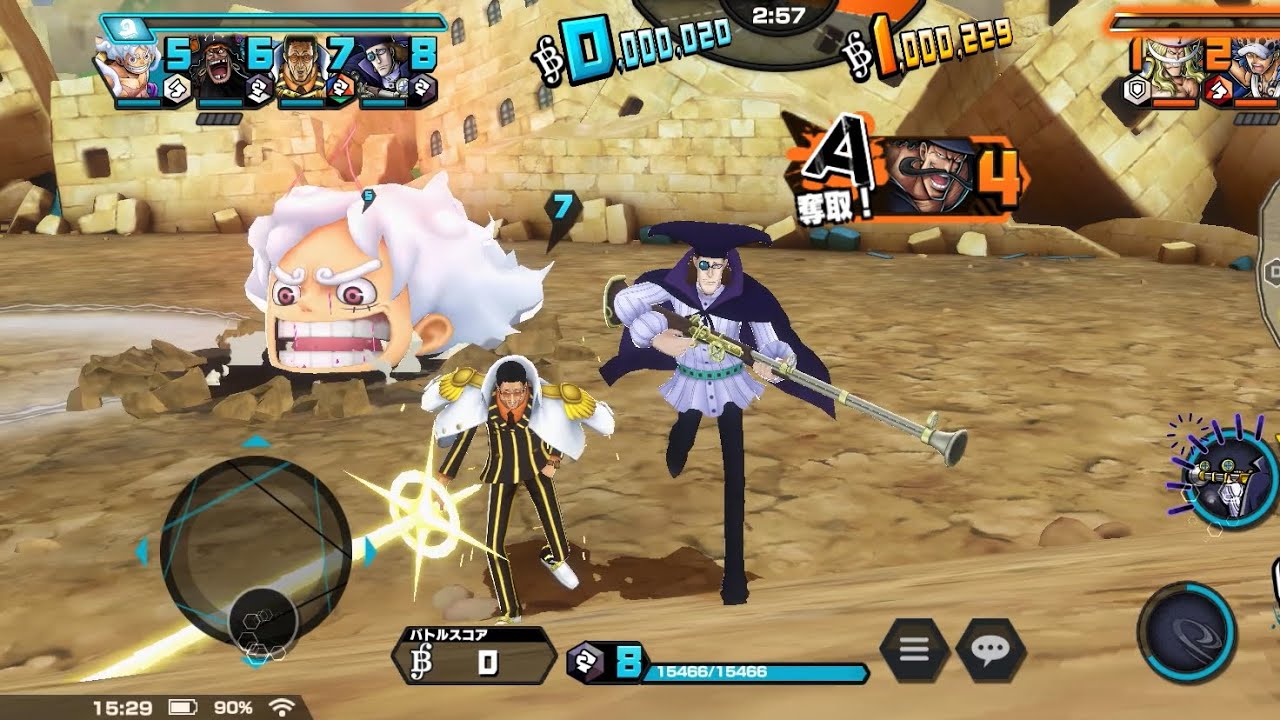This screenshot has height=720, width=1280.
Task: Select the teammate portrait numbered 7
Action: pos(305,68)
